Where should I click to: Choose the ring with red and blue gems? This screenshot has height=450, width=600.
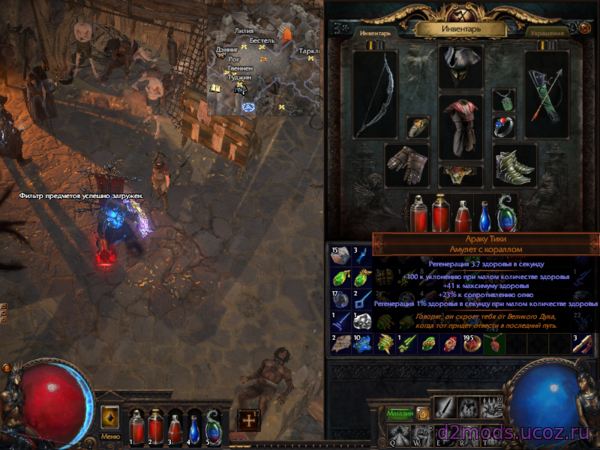coord(502,129)
